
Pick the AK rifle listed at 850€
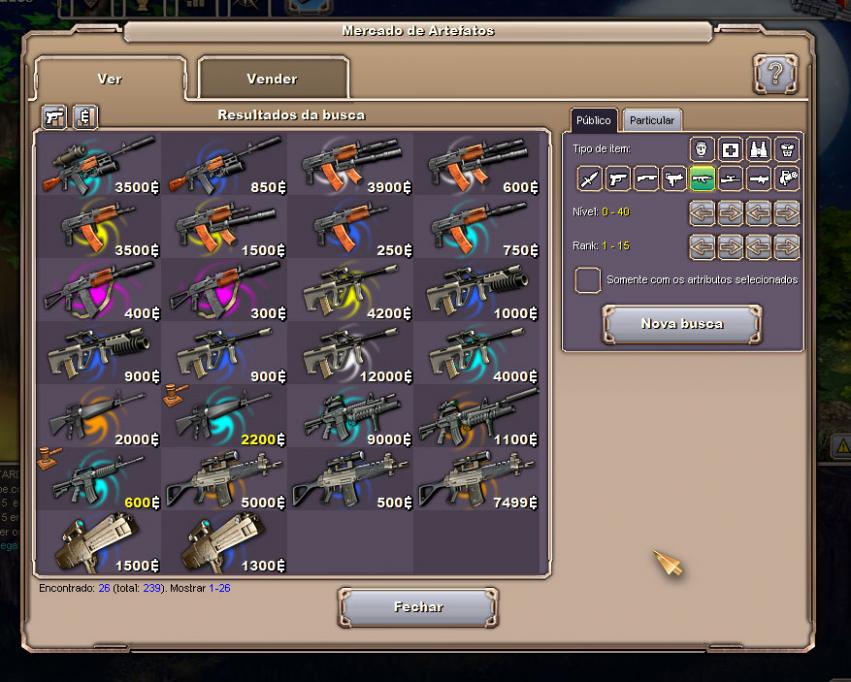(223, 163)
